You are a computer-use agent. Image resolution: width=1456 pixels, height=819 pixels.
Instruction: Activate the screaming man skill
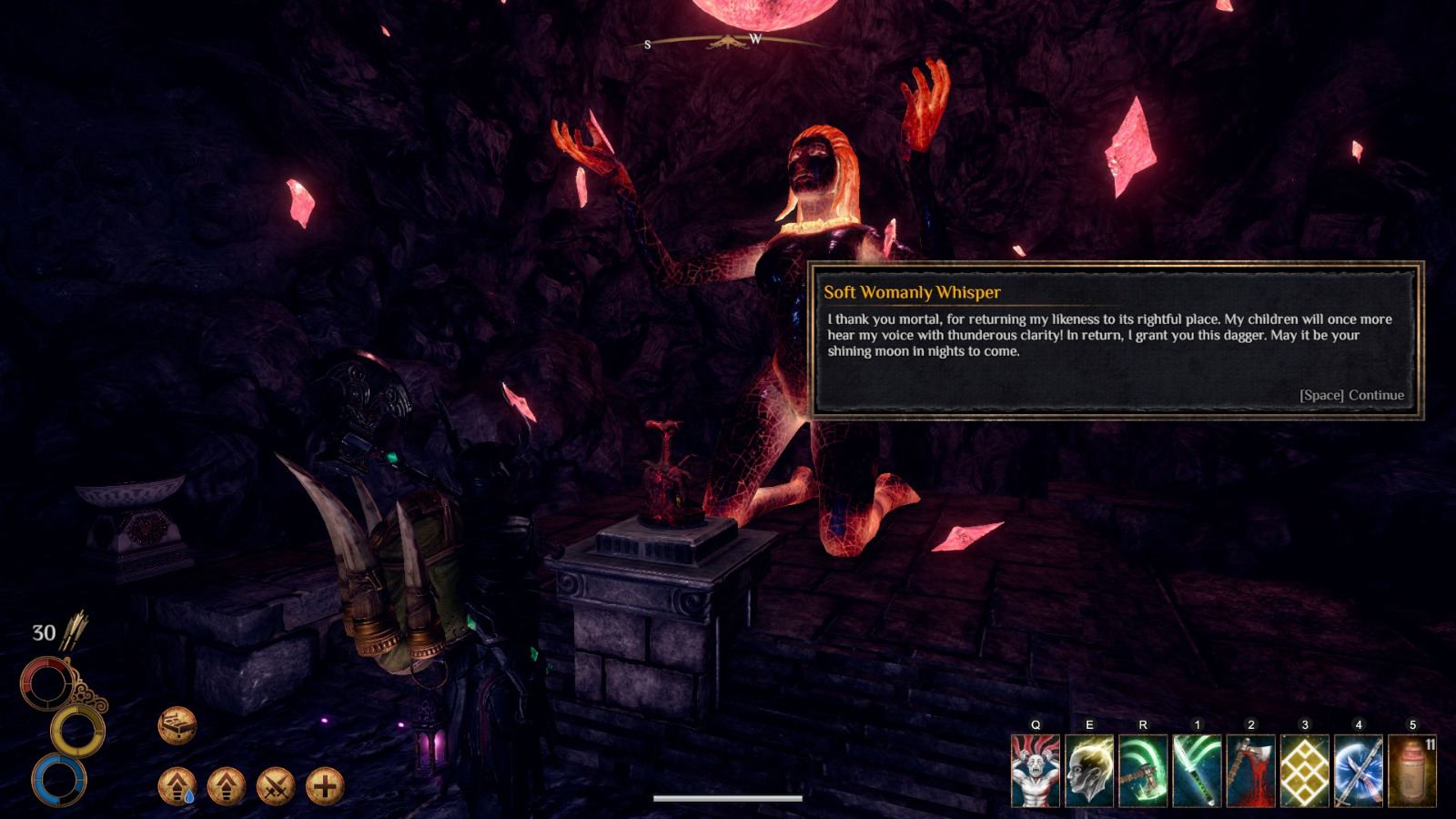click(x=1036, y=771)
